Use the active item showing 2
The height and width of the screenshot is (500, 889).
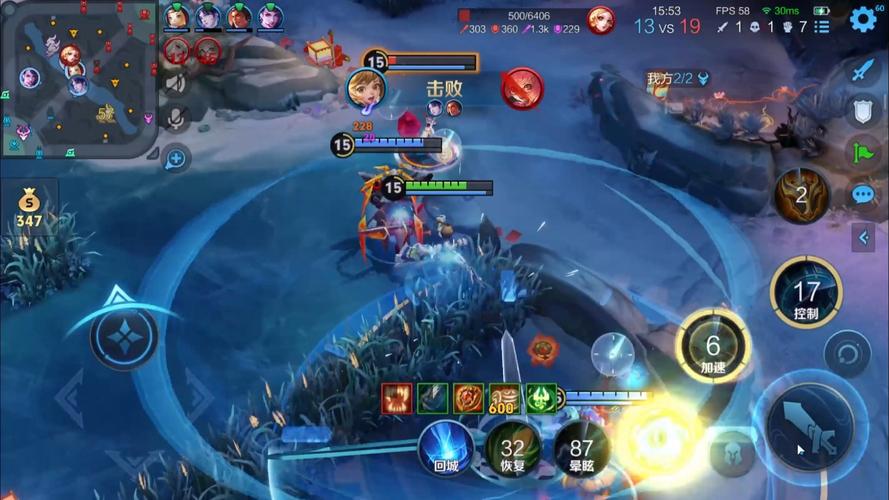(801, 195)
